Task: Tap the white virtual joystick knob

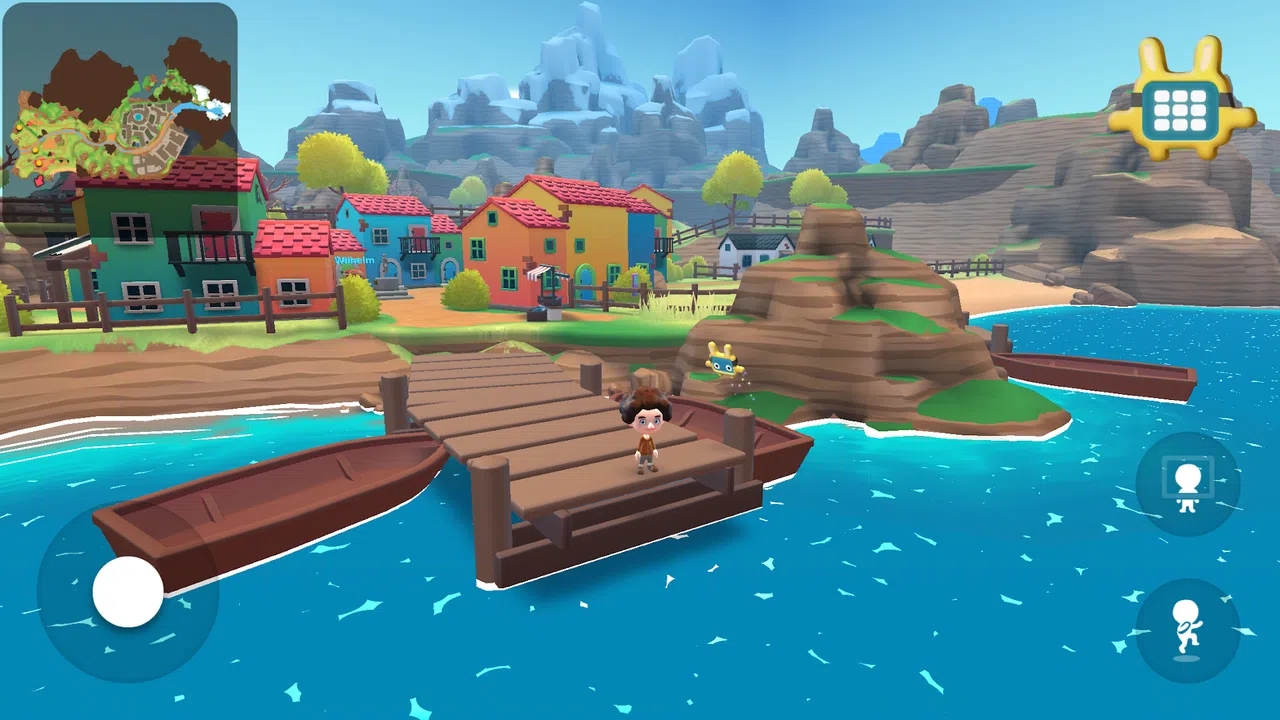Action: pos(128,592)
